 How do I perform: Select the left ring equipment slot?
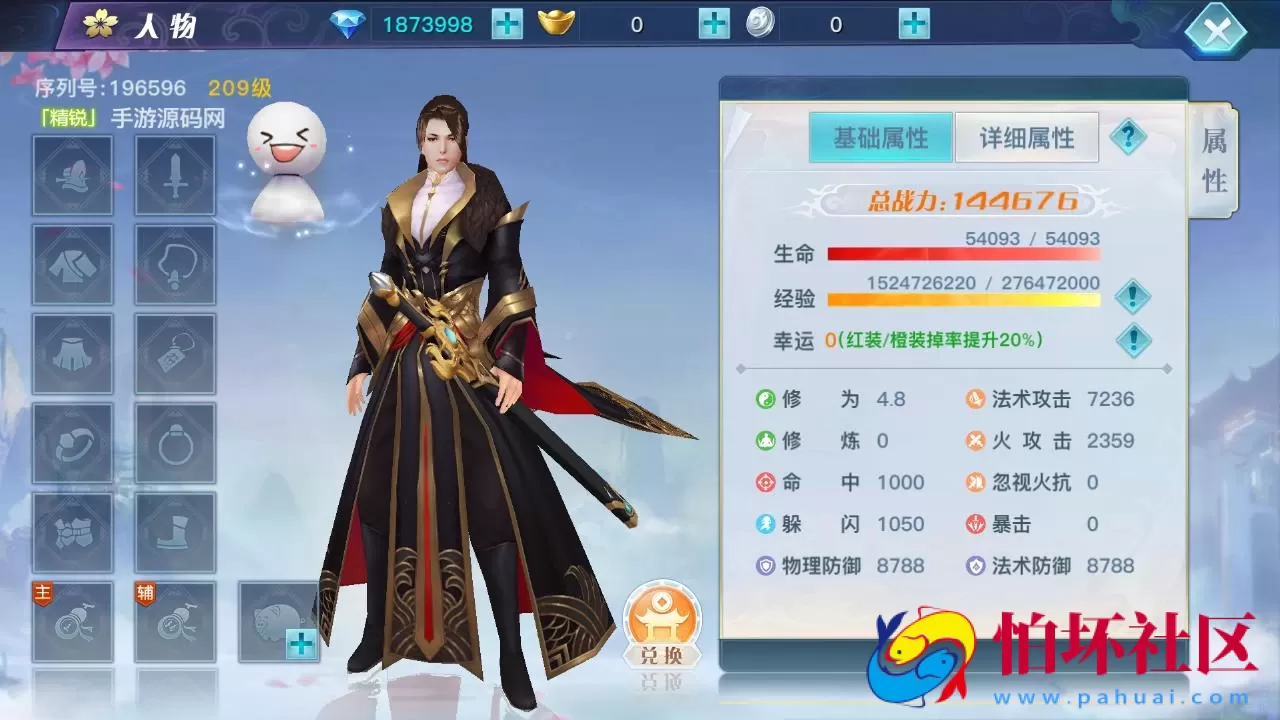click(72, 441)
